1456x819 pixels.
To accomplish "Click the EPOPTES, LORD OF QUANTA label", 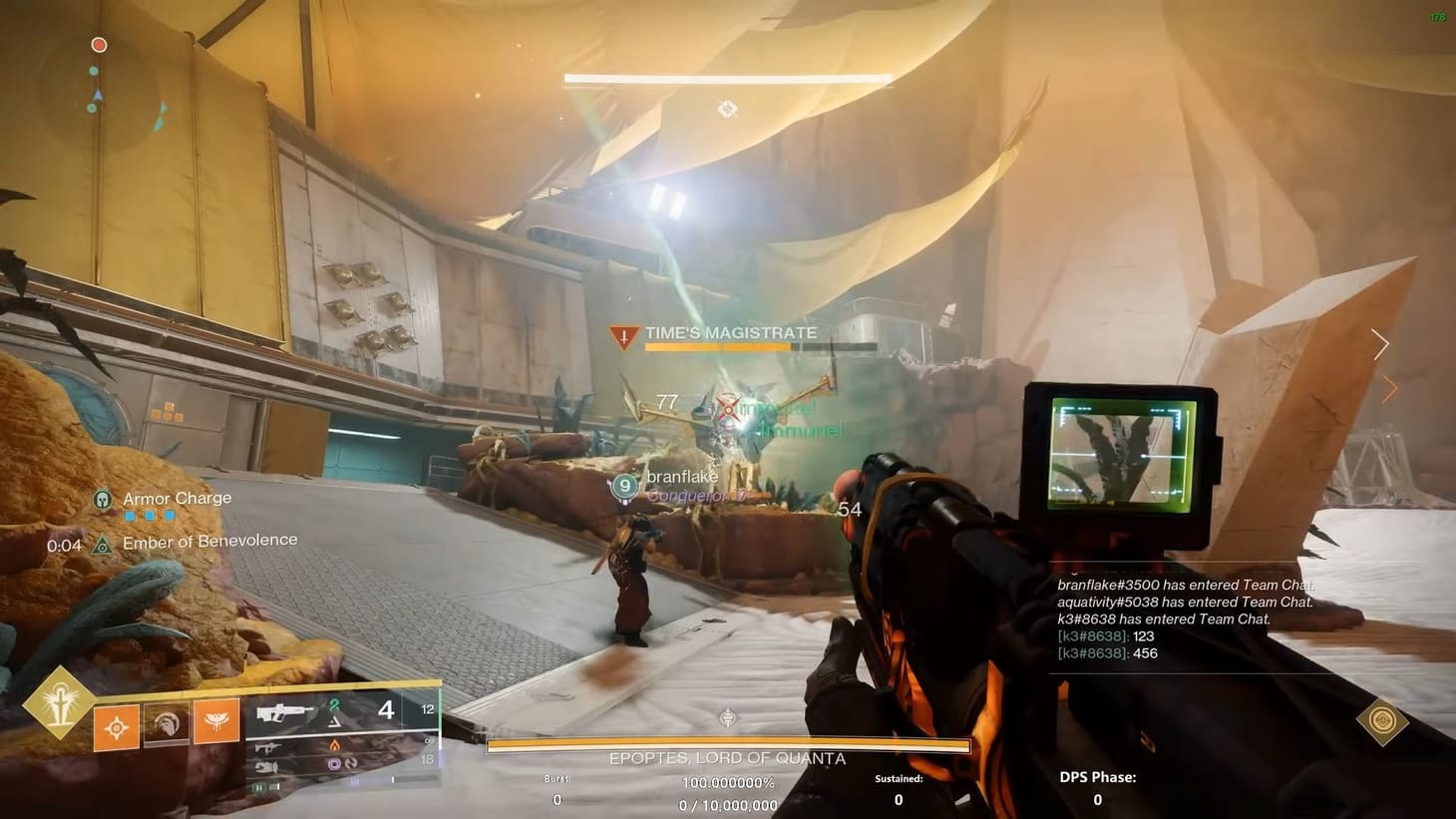I will tap(726, 758).
